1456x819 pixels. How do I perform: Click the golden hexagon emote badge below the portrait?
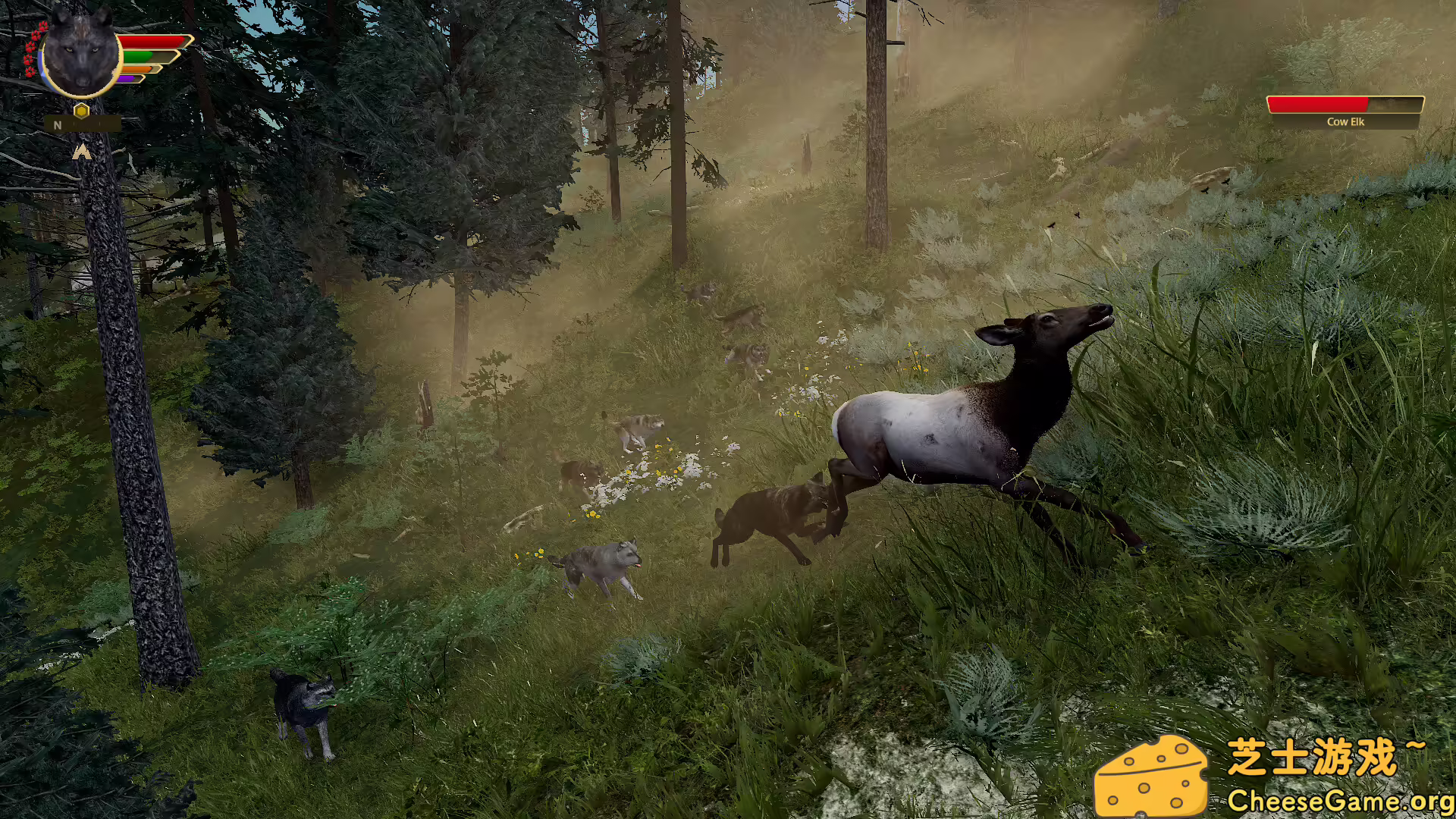(x=80, y=111)
